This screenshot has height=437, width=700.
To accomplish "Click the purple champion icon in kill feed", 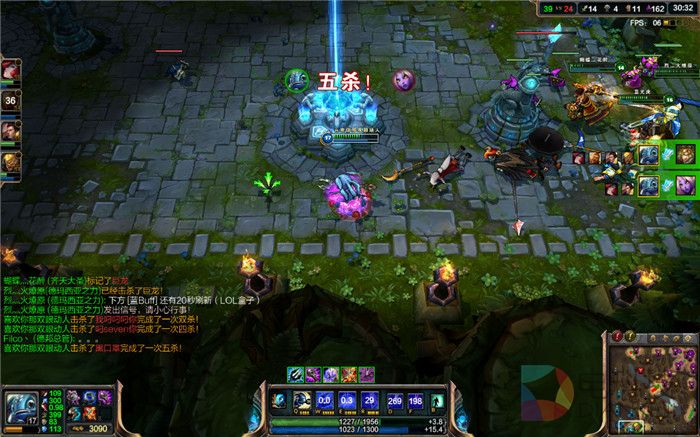I will tap(684, 184).
